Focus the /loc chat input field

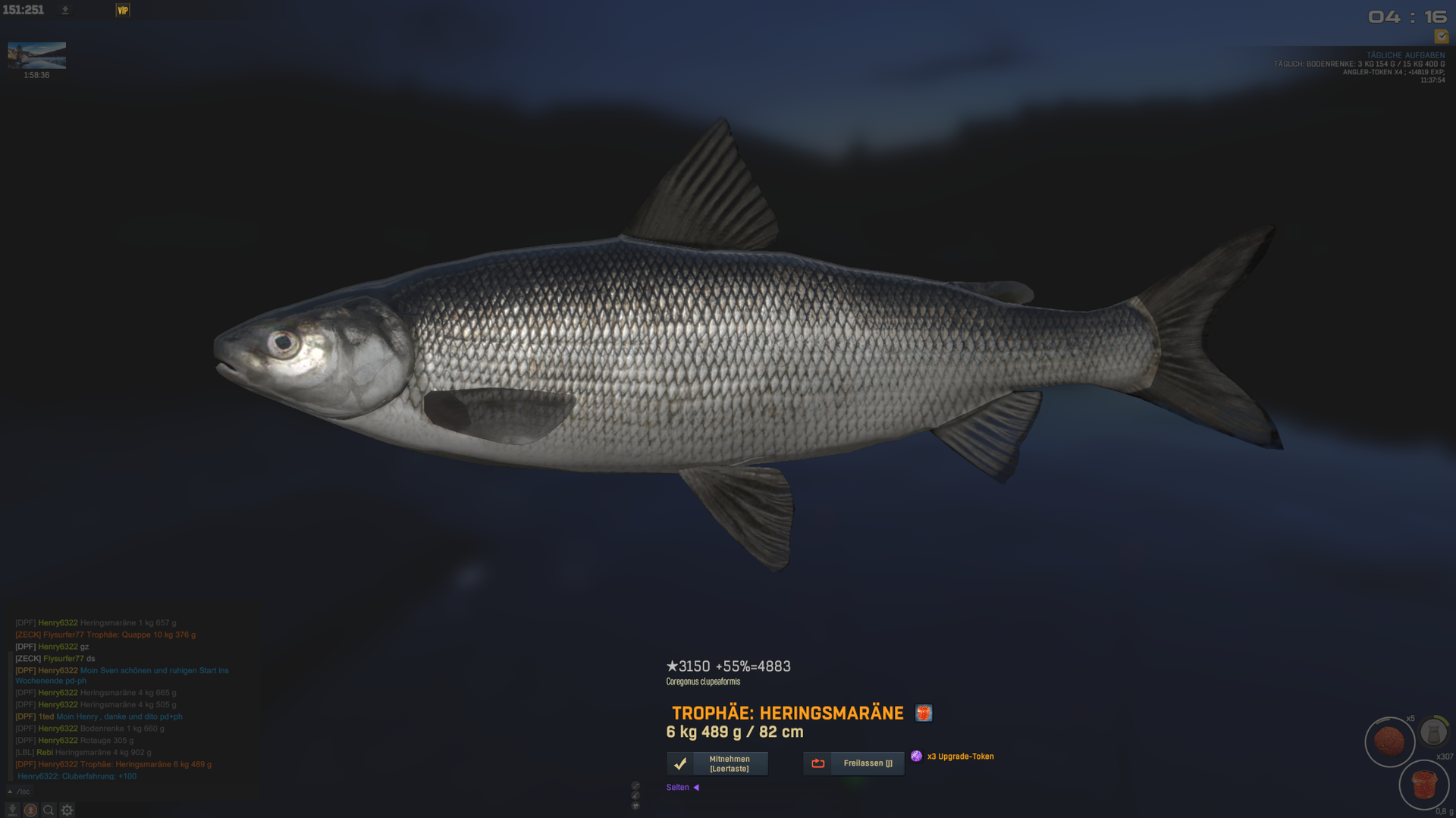pos(114,791)
